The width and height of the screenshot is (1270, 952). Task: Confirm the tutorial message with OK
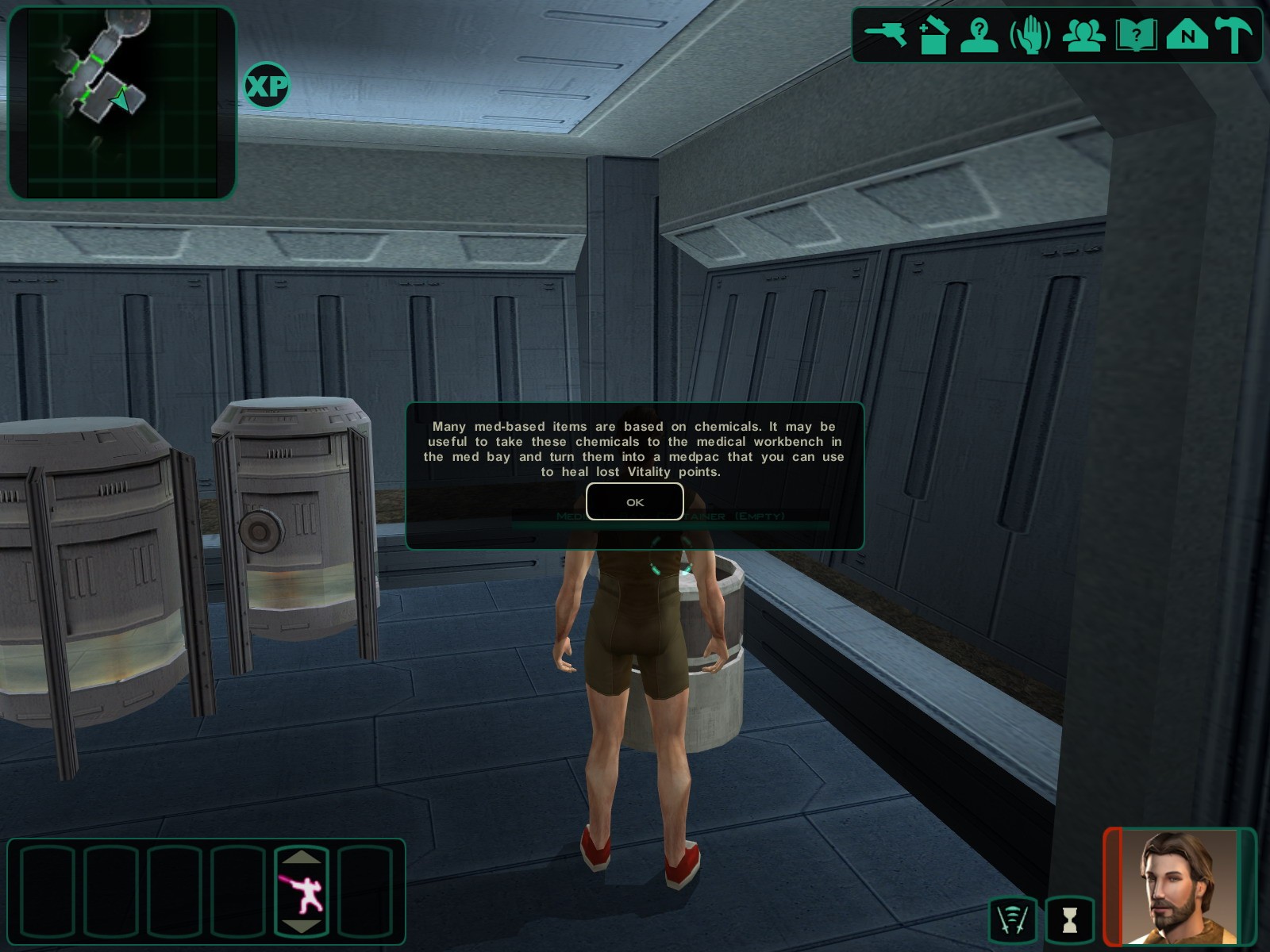[634, 501]
